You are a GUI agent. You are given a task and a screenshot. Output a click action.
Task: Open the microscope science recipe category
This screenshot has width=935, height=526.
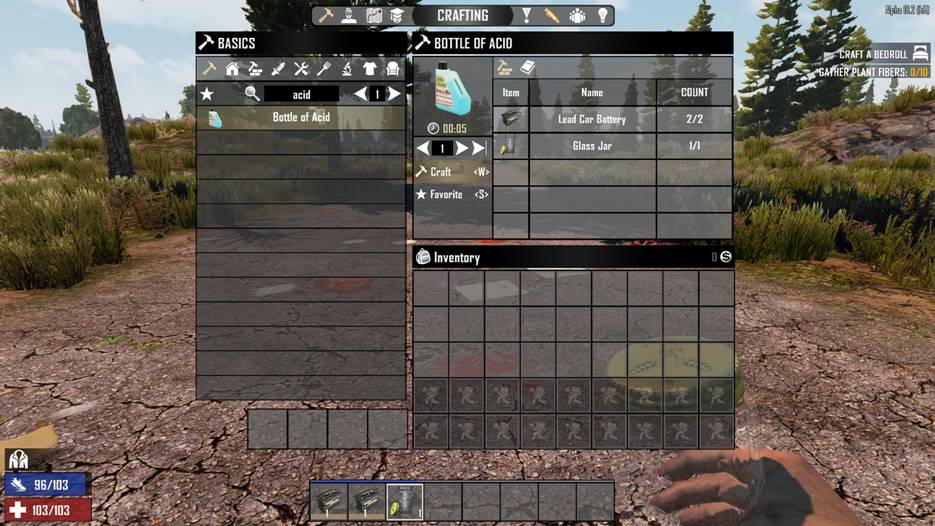click(347, 69)
